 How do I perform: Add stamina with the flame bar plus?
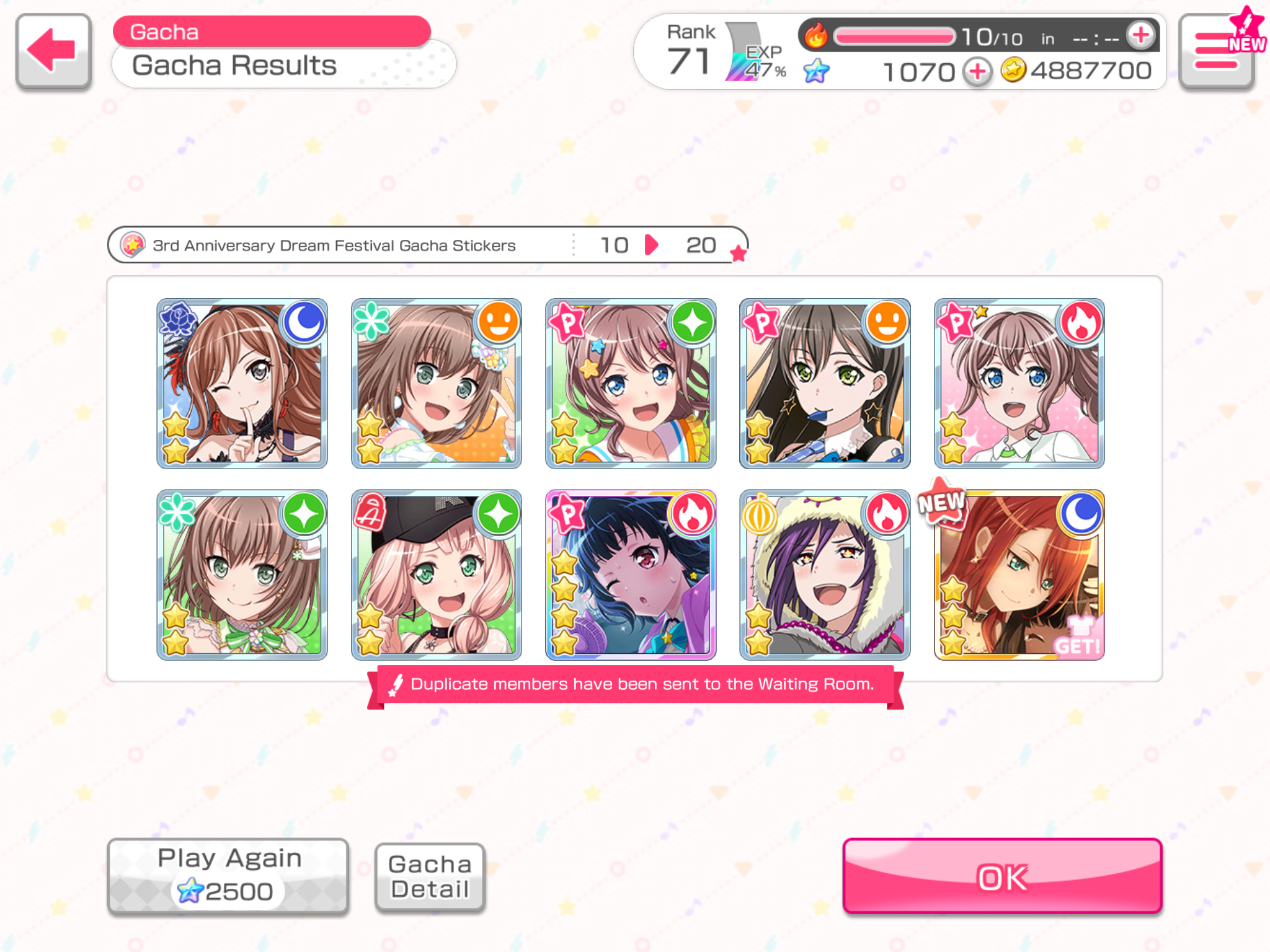(1140, 35)
